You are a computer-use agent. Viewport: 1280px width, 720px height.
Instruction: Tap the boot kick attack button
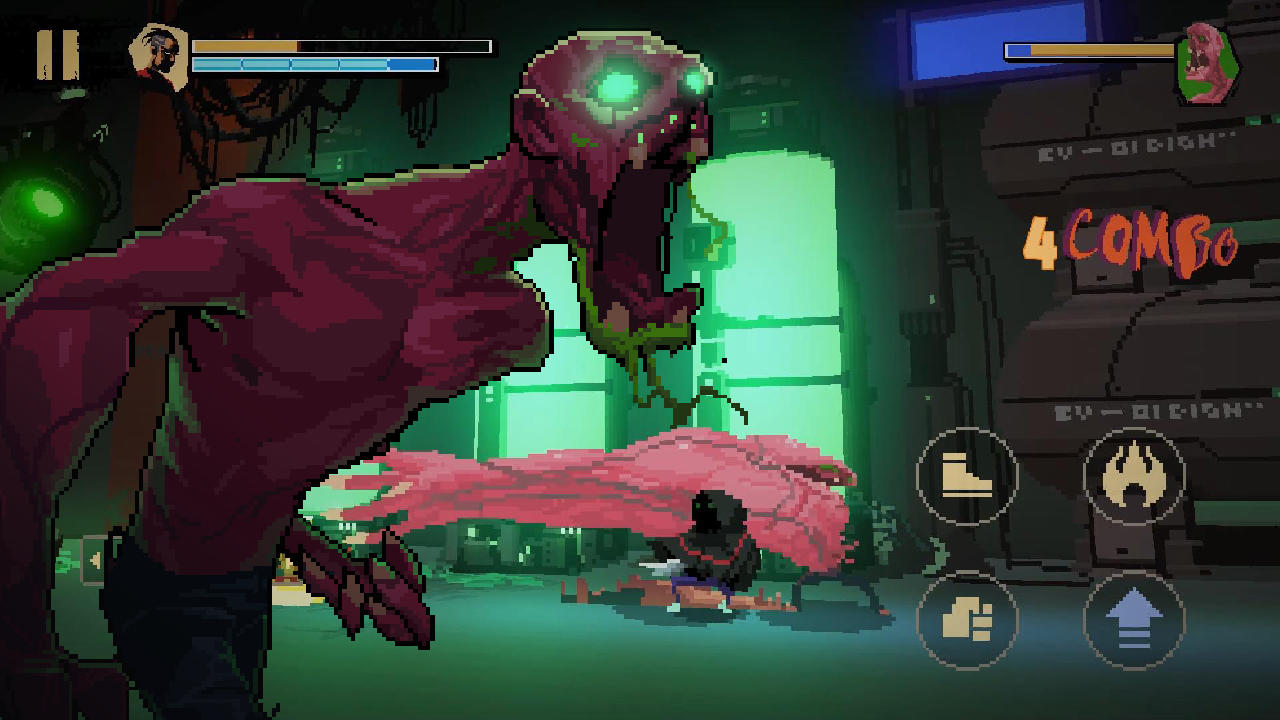point(966,477)
